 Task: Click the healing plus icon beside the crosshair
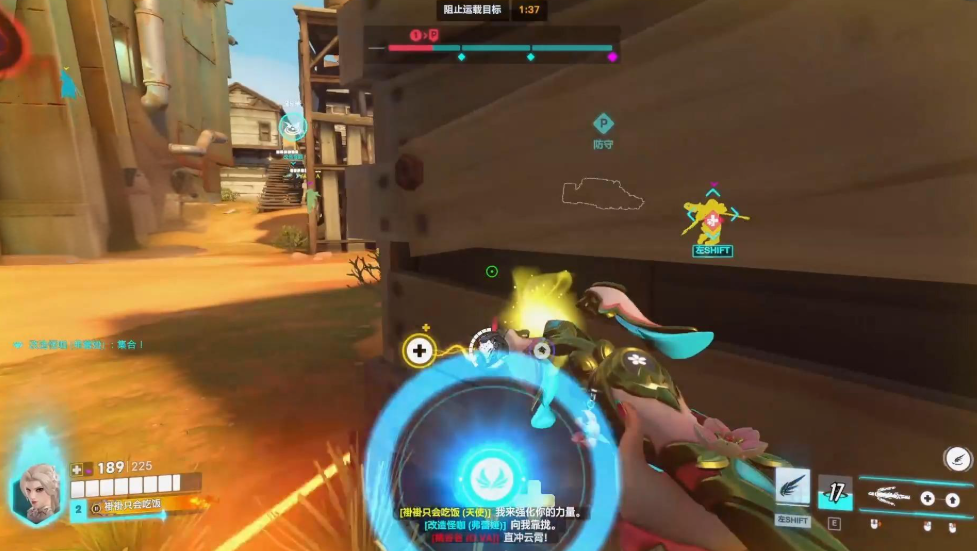420,350
